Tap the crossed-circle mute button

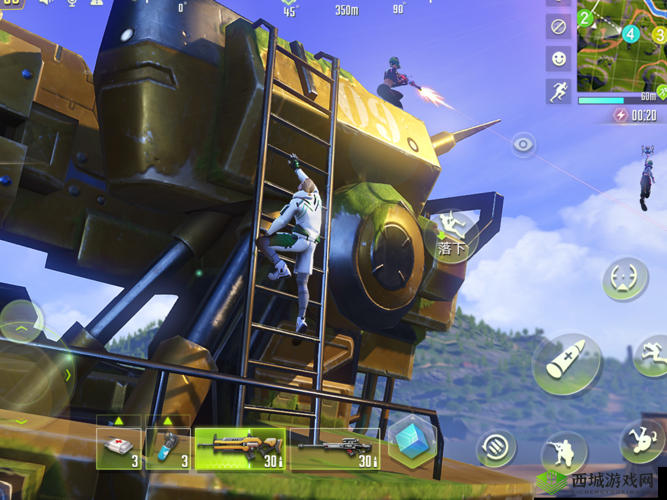(559, 27)
